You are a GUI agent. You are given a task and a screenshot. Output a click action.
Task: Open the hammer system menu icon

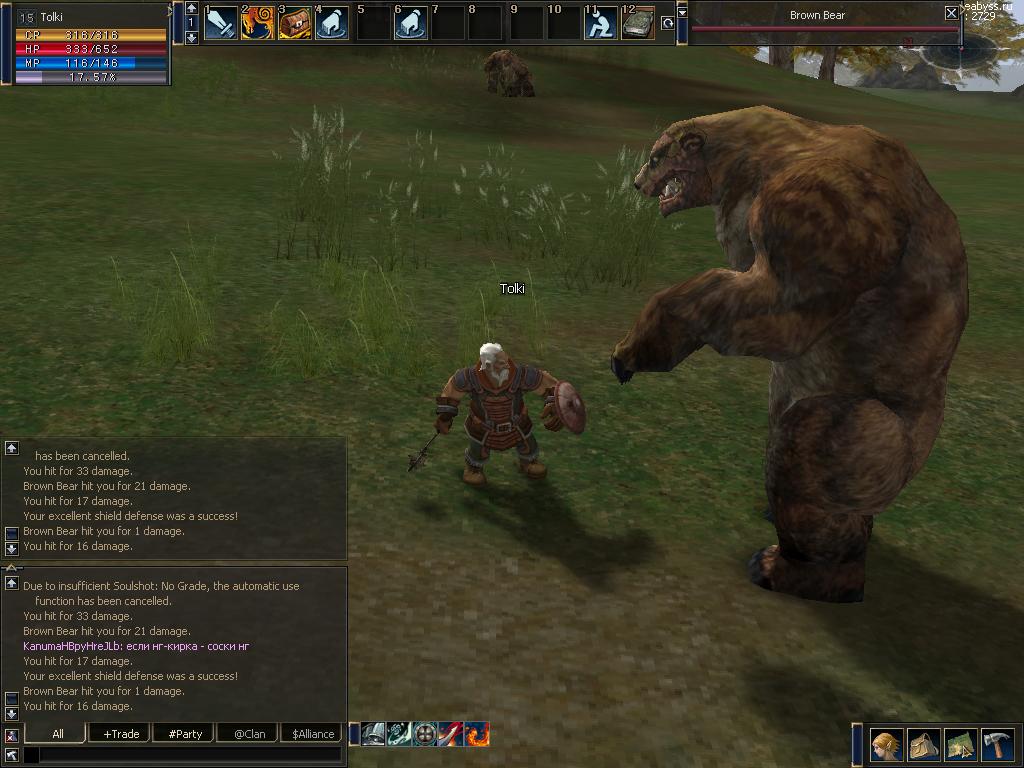997,744
